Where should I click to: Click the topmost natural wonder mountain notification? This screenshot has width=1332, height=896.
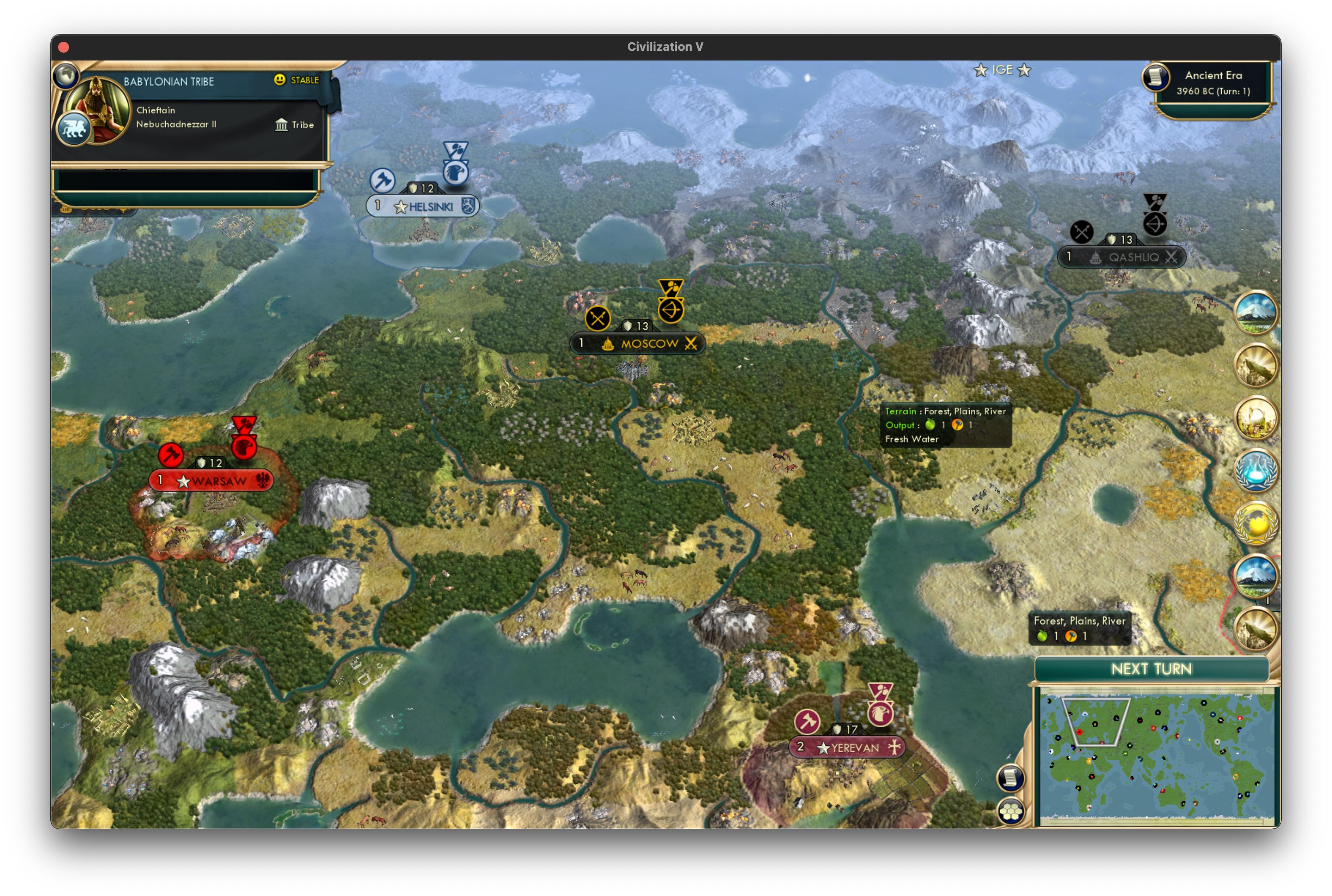click(1256, 311)
